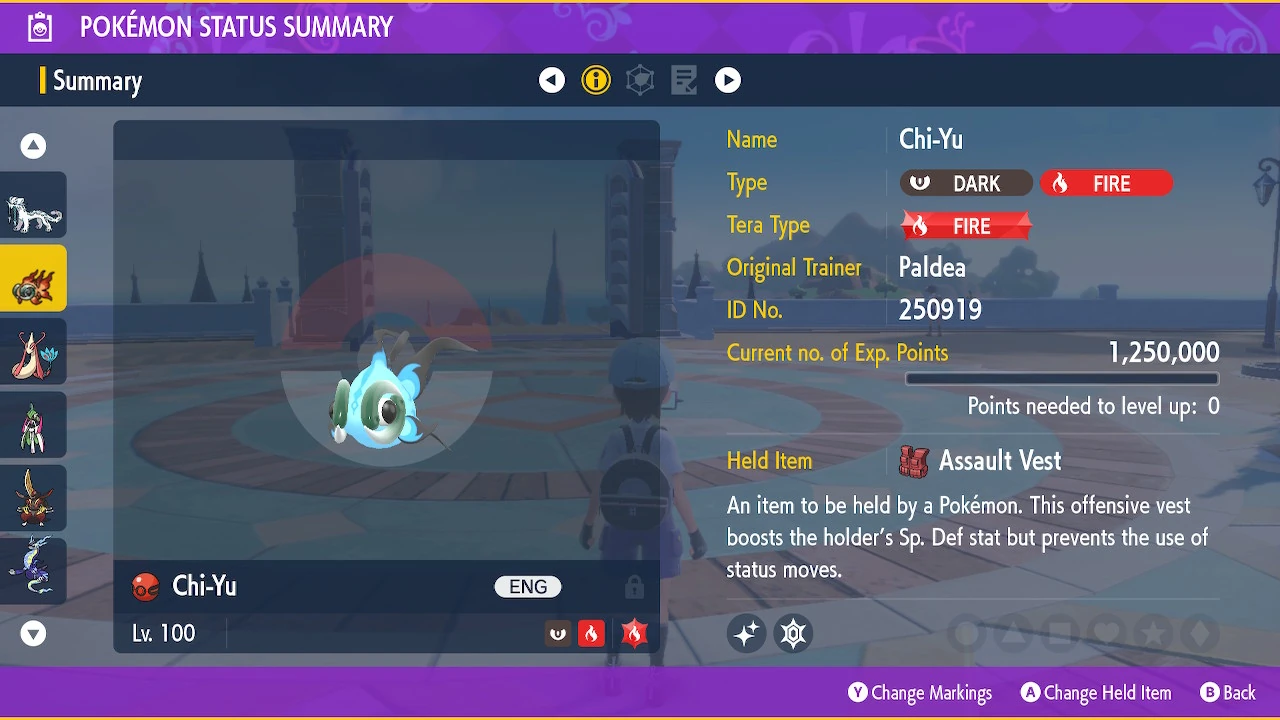Click the camera icon in the purple header
Viewport: 1280px width, 720px height.
click(x=39, y=26)
